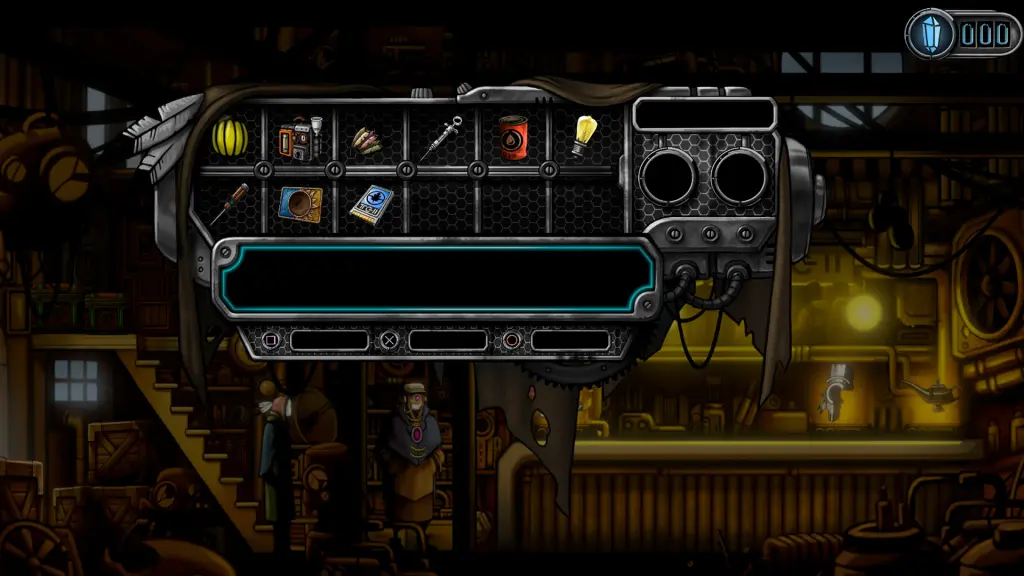Click the red oil can item

[x=513, y=137]
